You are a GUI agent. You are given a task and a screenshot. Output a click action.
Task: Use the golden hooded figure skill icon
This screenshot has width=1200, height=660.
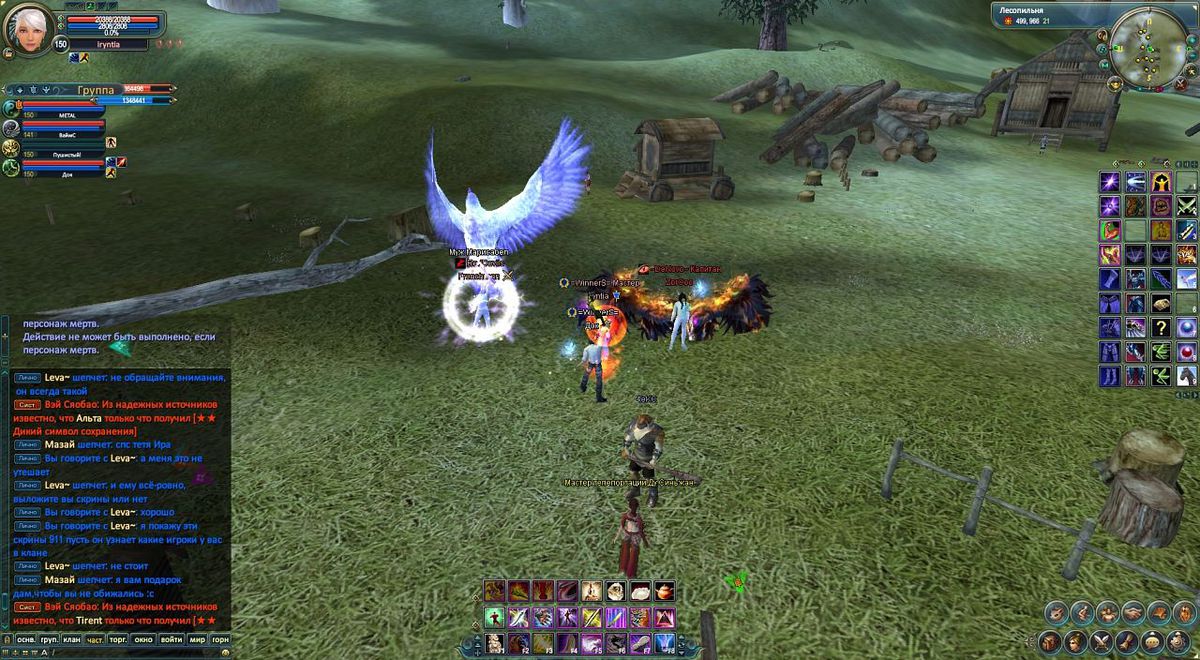click(x=1160, y=182)
